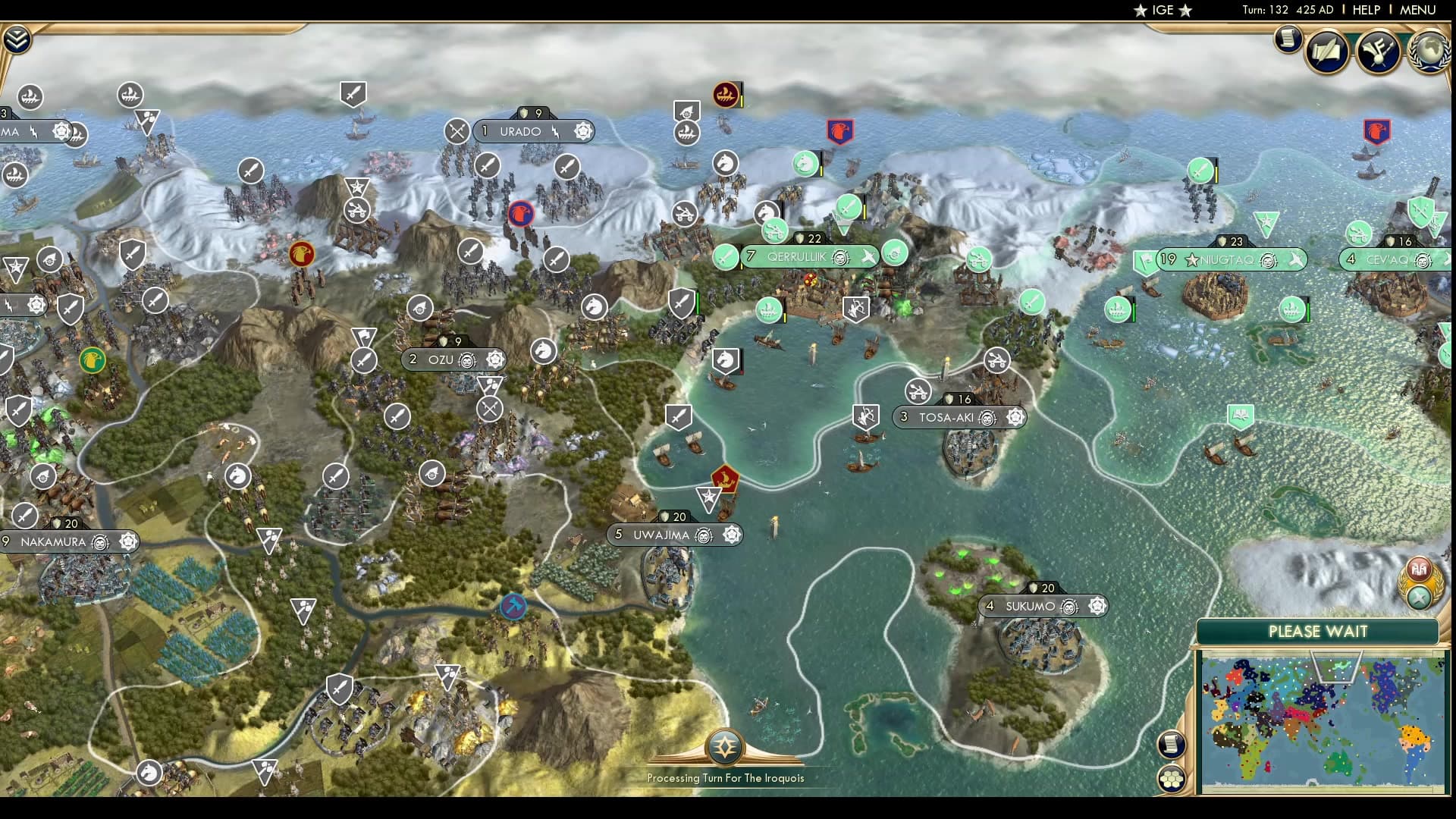Select Uwajima's production gear icon
The image size is (1456, 819).
(730, 535)
